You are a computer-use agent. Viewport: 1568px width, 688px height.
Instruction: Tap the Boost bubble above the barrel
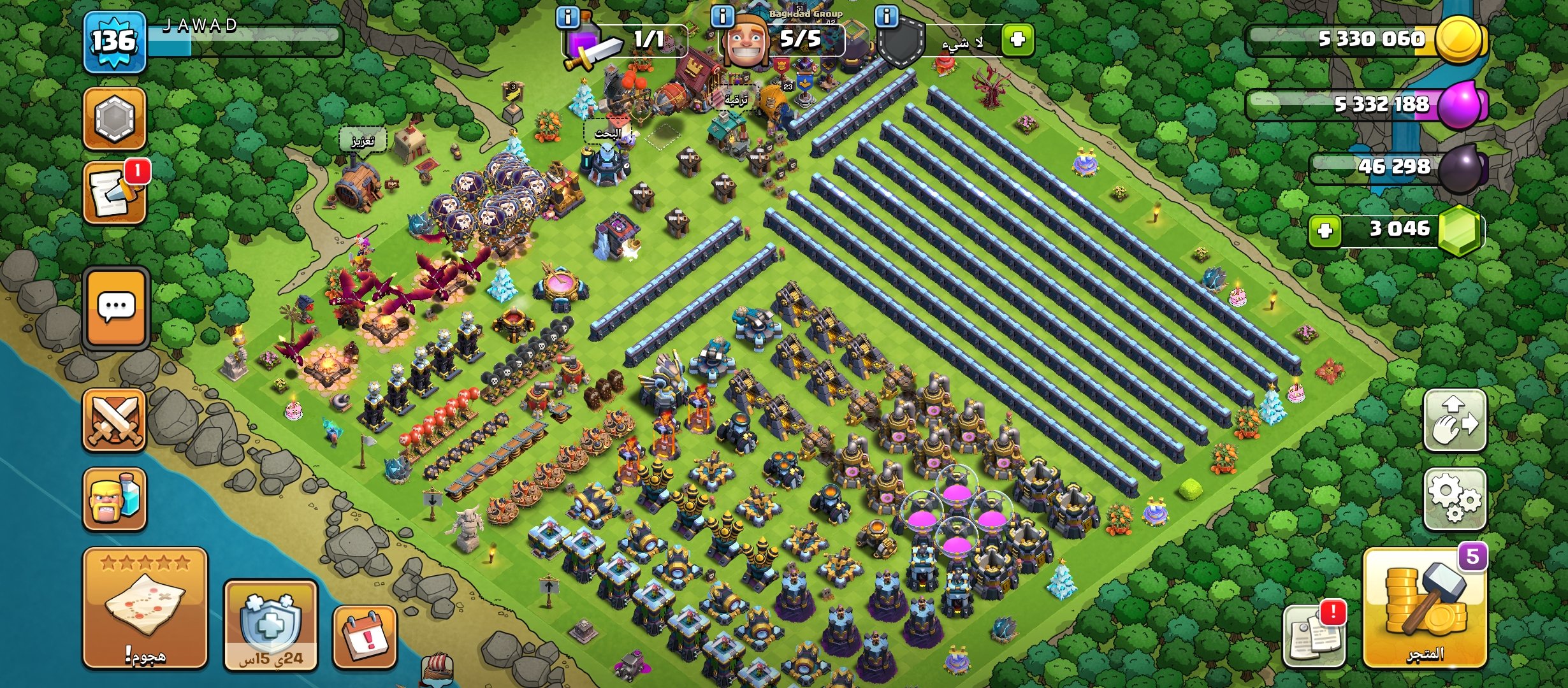pyautogui.click(x=363, y=141)
